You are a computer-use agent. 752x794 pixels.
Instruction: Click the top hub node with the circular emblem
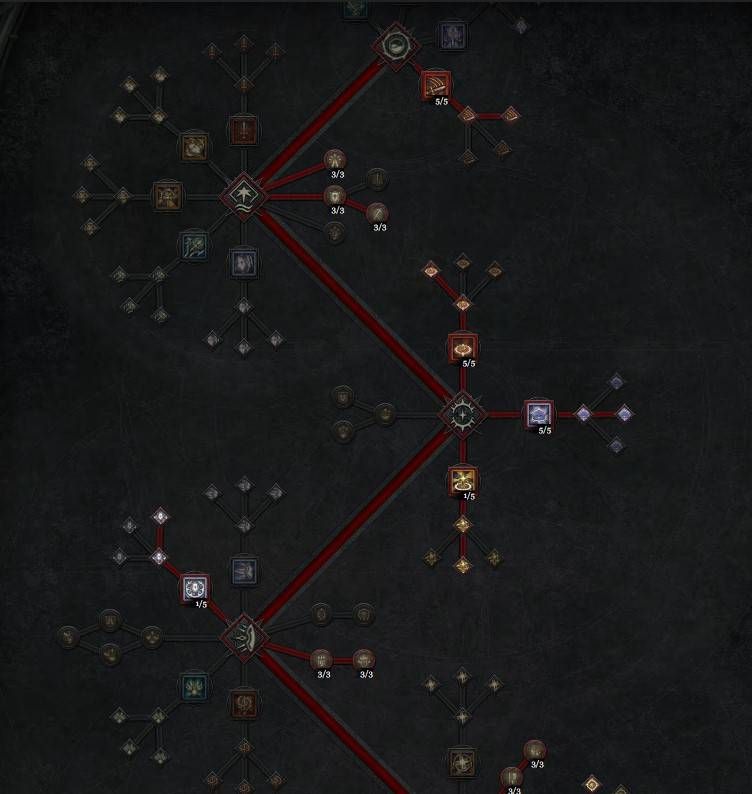394,45
